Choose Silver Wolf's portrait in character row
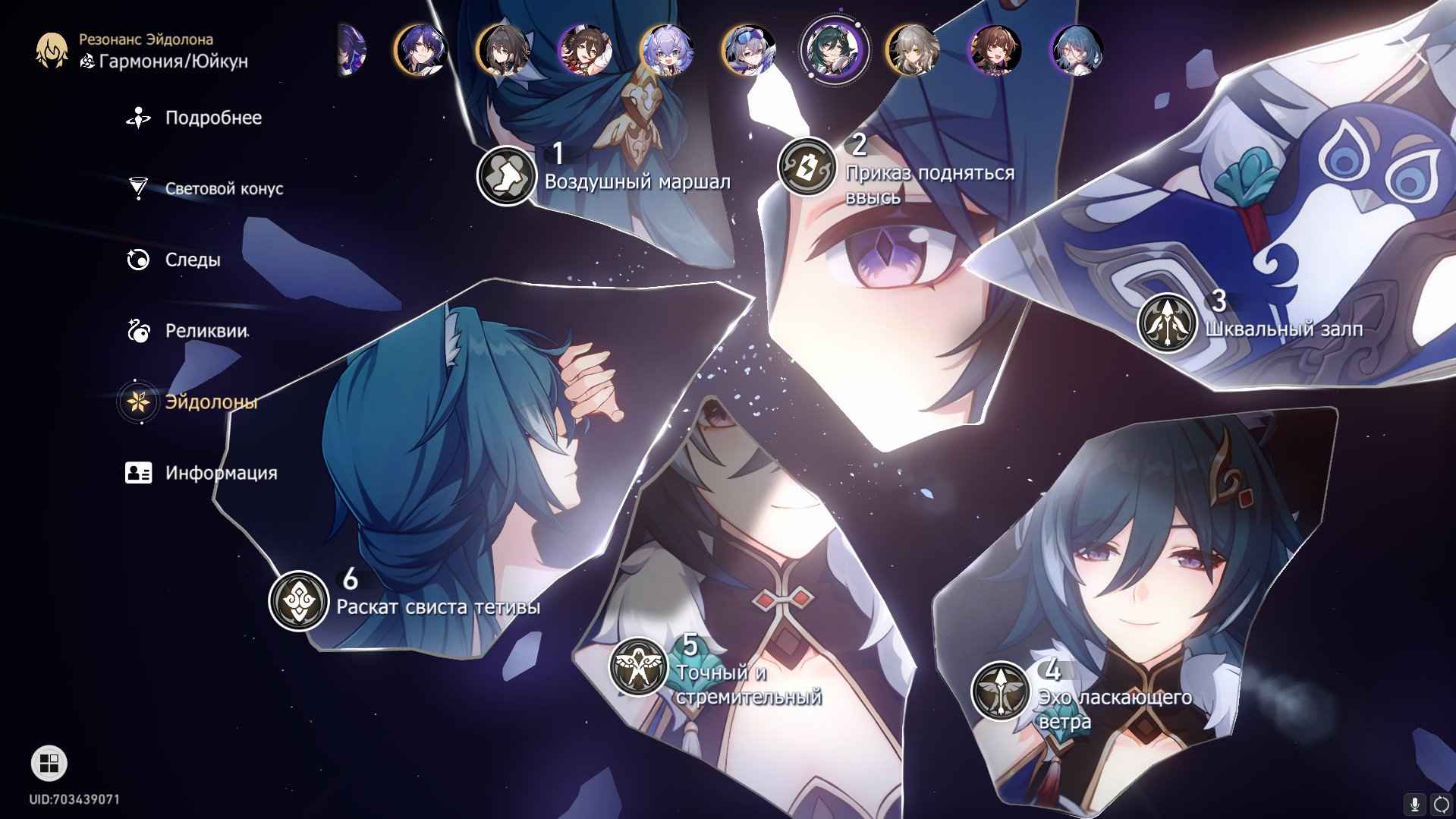 (x=749, y=50)
